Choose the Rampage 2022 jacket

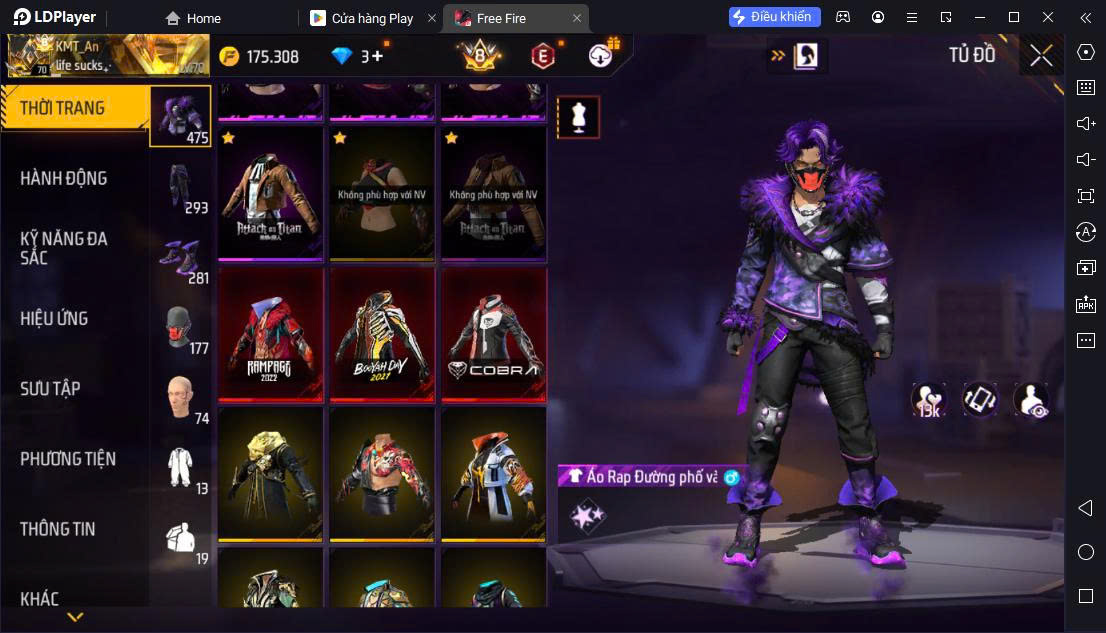pyautogui.click(x=270, y=334)
